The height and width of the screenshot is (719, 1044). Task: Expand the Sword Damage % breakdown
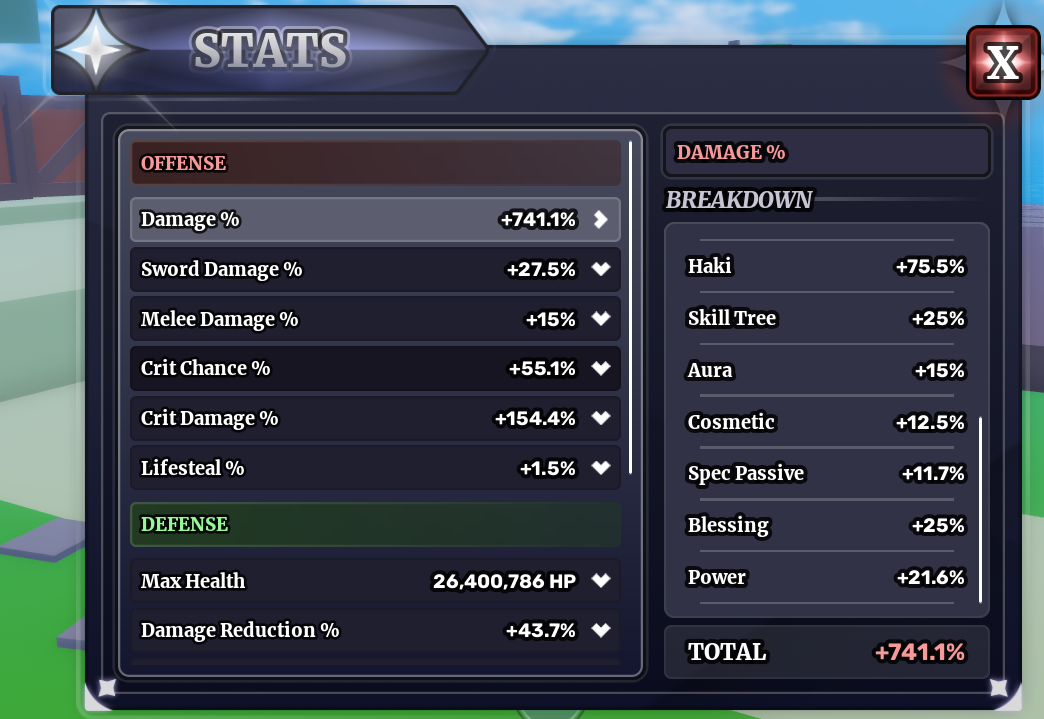click(x=600, y=269)
